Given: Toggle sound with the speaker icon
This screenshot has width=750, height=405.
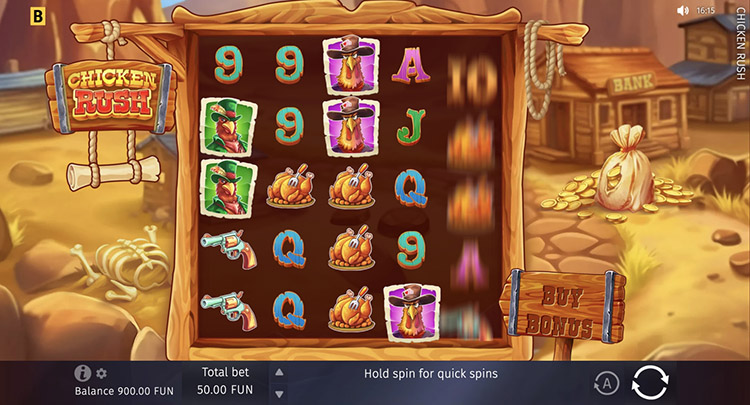Looking at the screenshot, I should coord(683,11).
